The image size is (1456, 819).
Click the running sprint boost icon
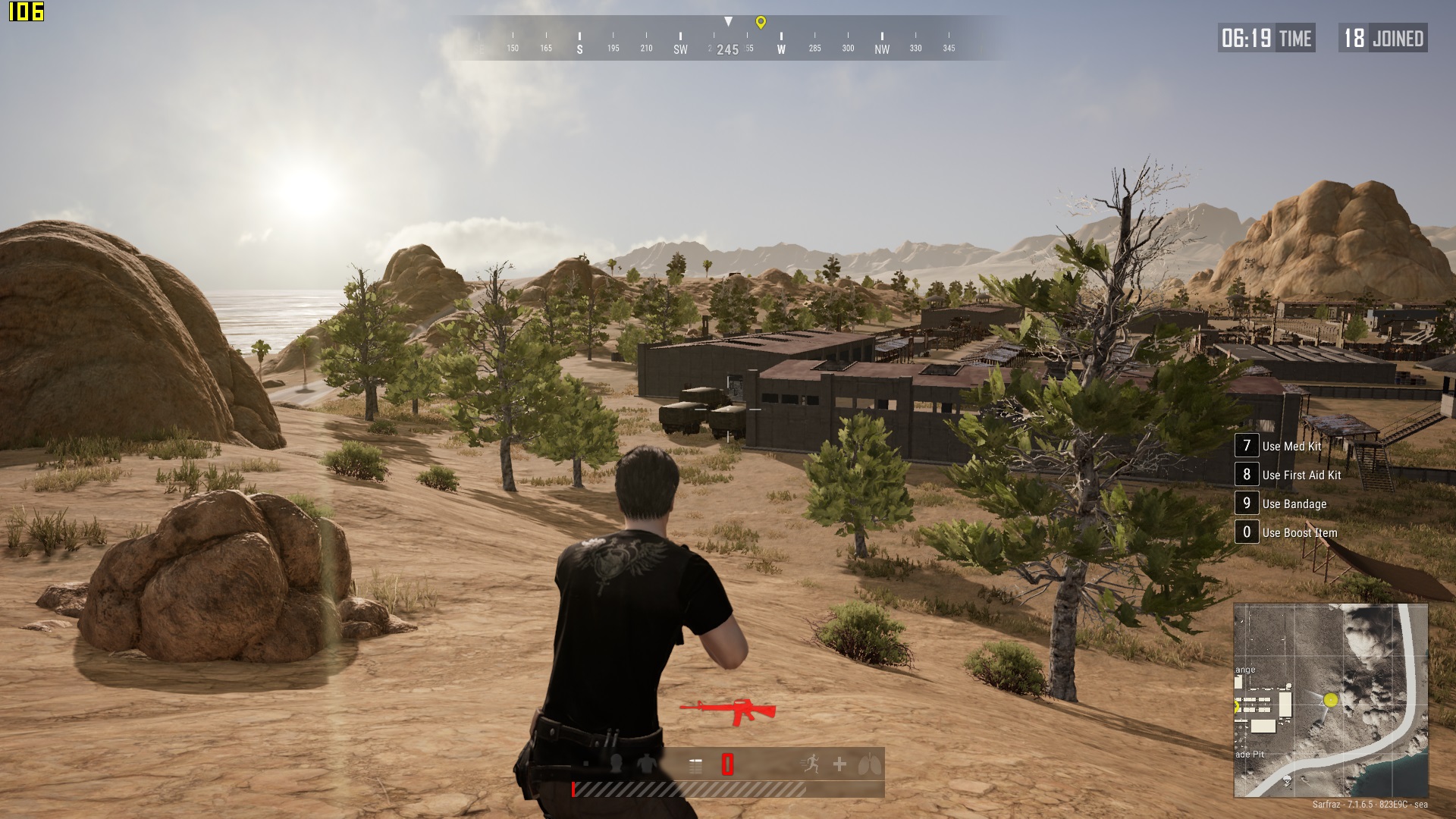click(x=810, y=764)
